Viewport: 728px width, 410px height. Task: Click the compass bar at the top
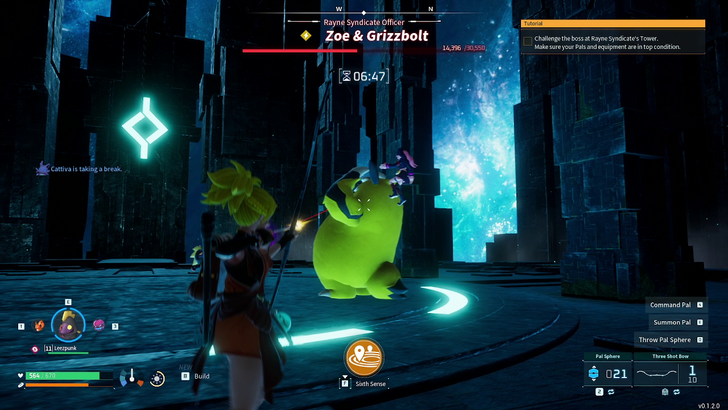[363, 11]
